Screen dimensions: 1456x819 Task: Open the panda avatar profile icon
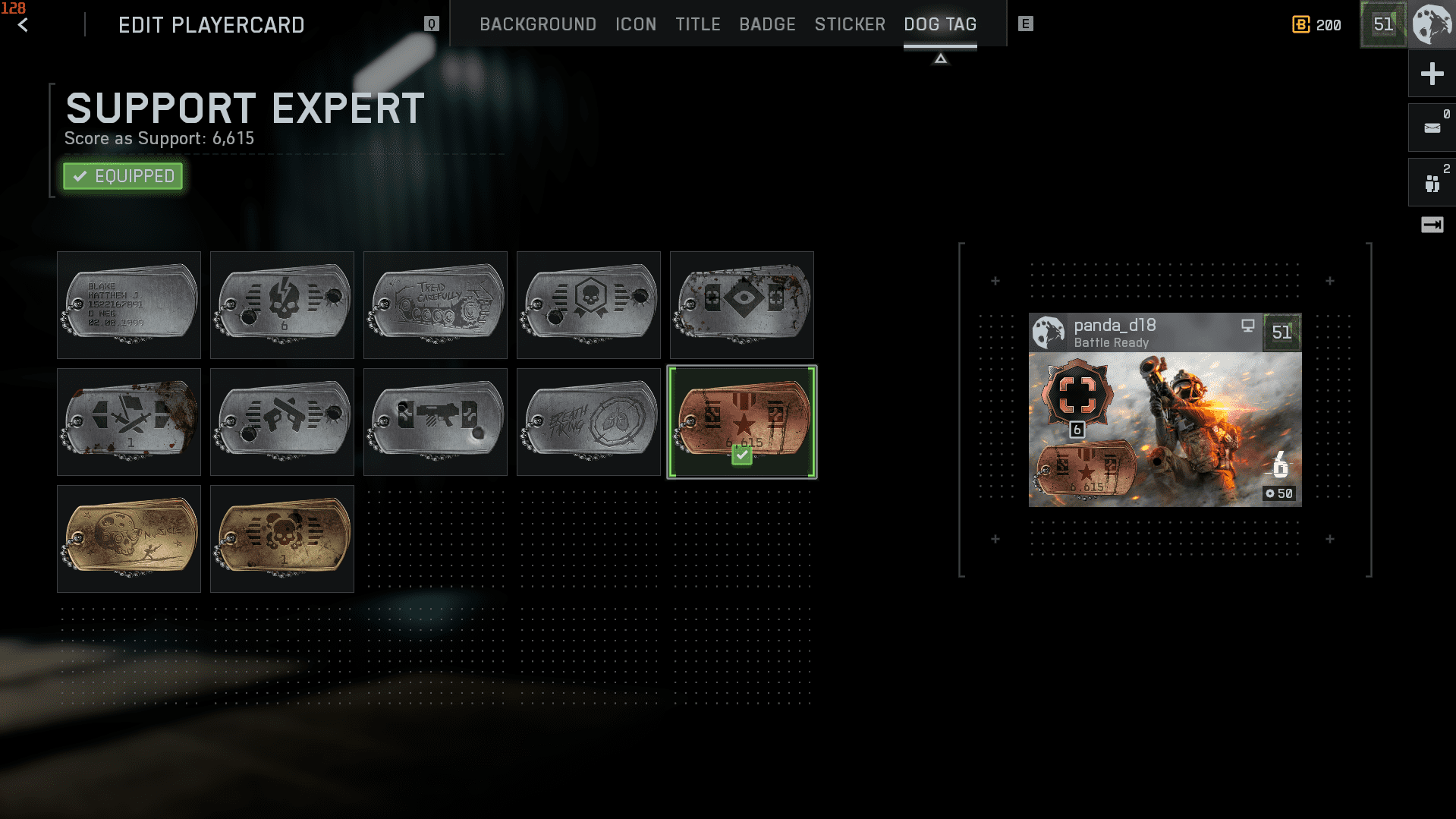tap(1432, 24)
